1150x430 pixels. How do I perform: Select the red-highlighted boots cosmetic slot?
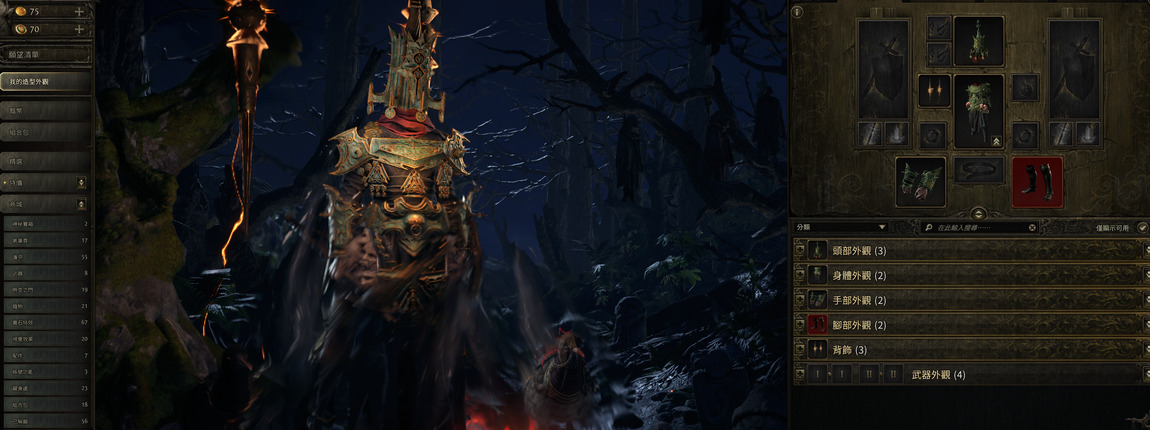tap(1037, 181)
